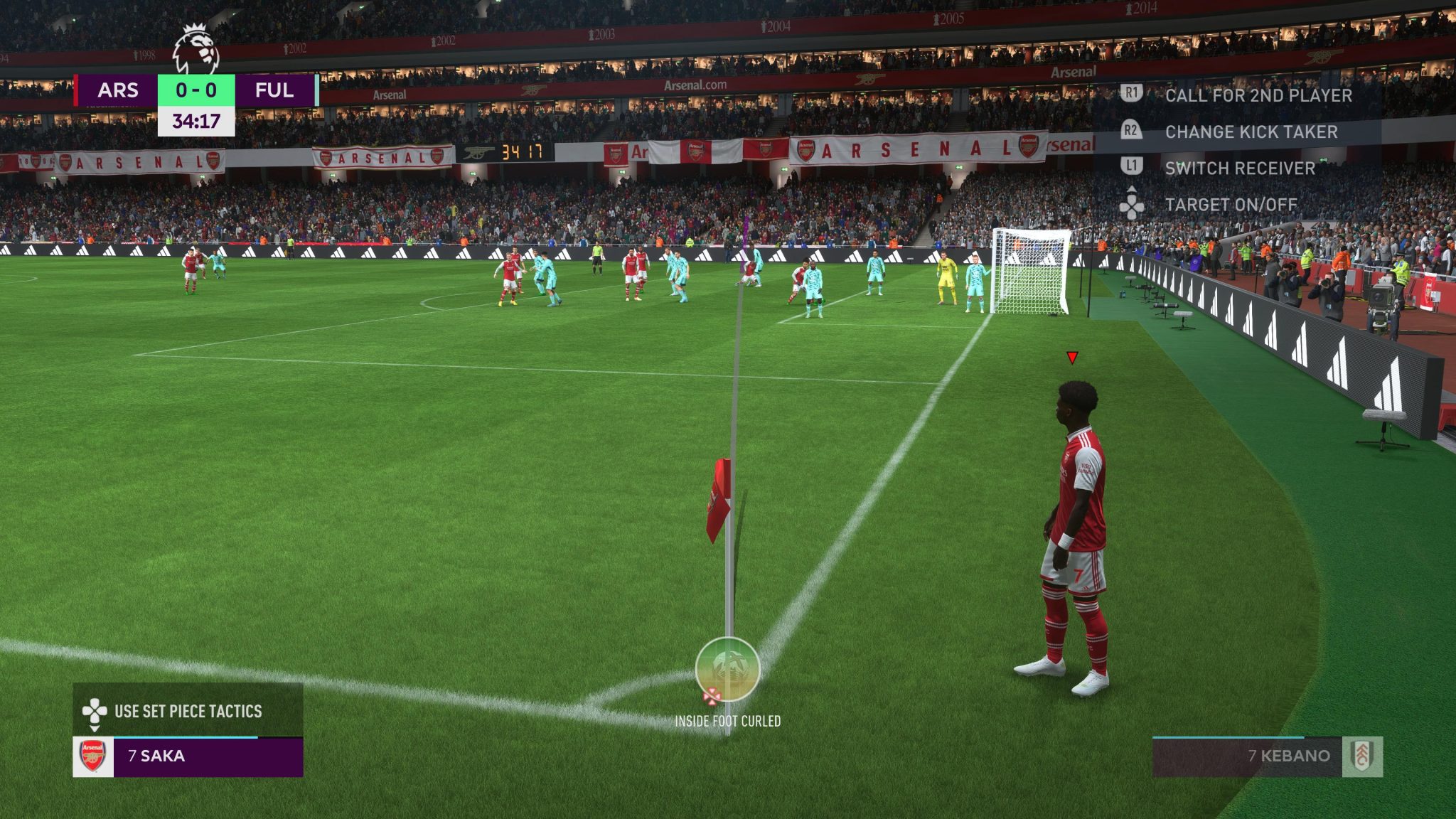Click the Saka kick taker name bar
Viewport: 1456px width, 819px height.
(207, 756)
